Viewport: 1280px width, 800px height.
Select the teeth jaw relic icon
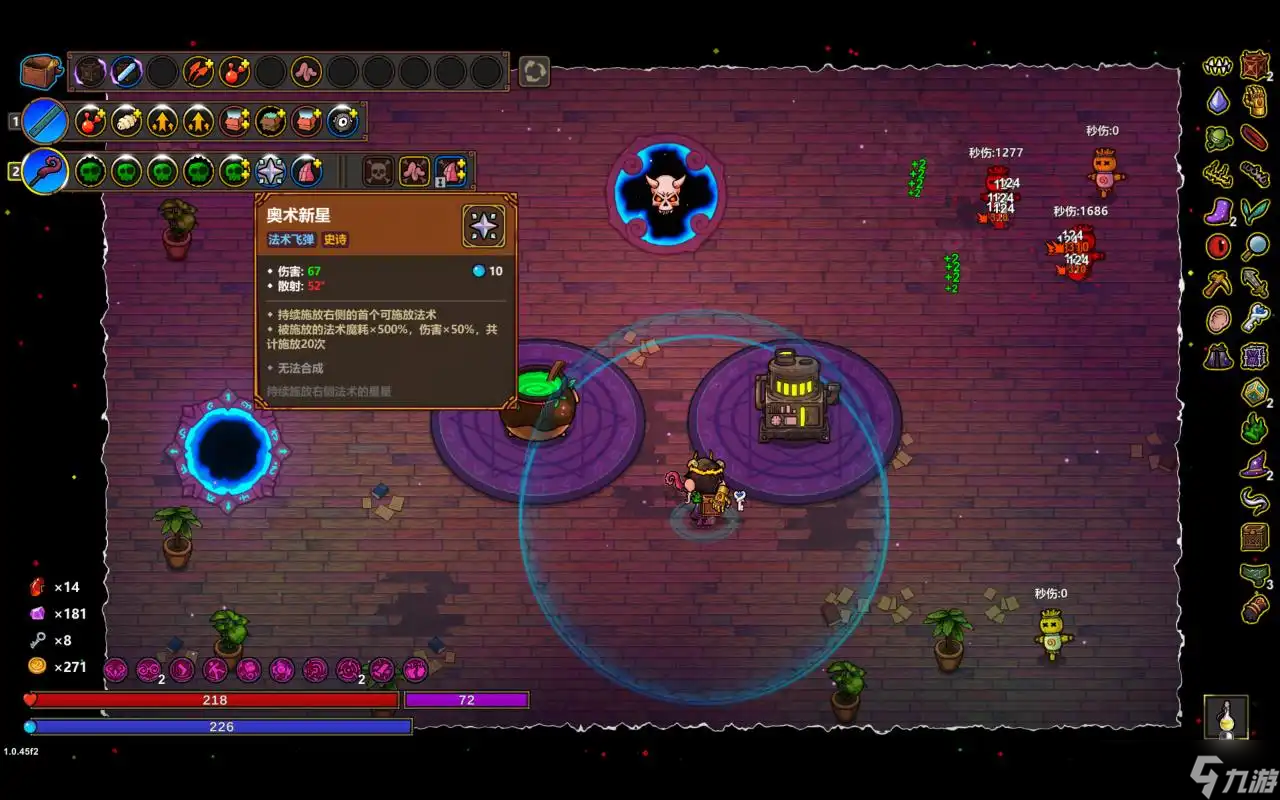pyautogui.click(x=1218, y=66)
